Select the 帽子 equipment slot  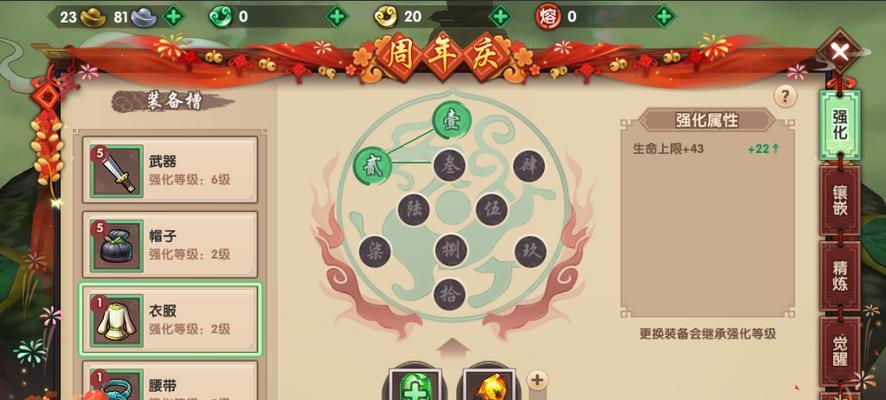coord(170,244)
